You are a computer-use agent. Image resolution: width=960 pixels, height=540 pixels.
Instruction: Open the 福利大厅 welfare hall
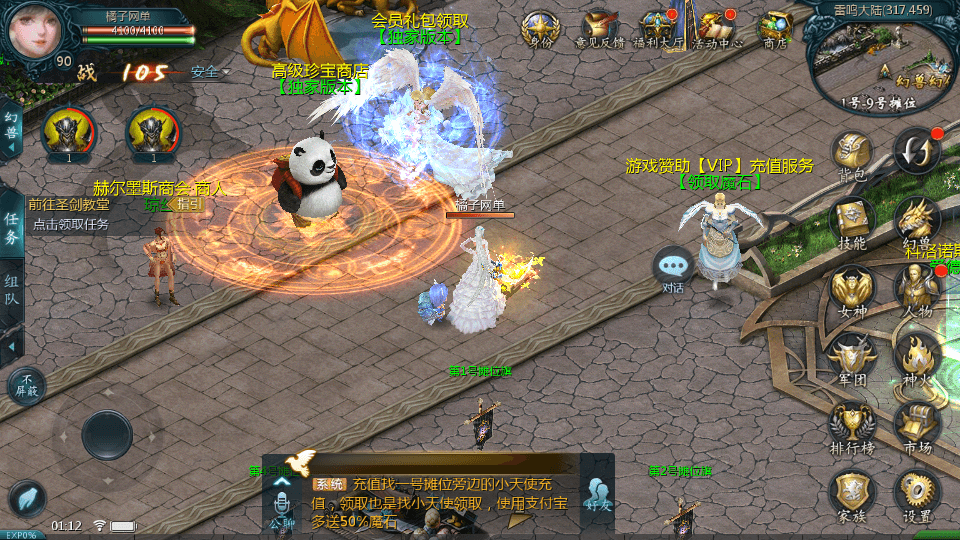[x=659, y=29]
